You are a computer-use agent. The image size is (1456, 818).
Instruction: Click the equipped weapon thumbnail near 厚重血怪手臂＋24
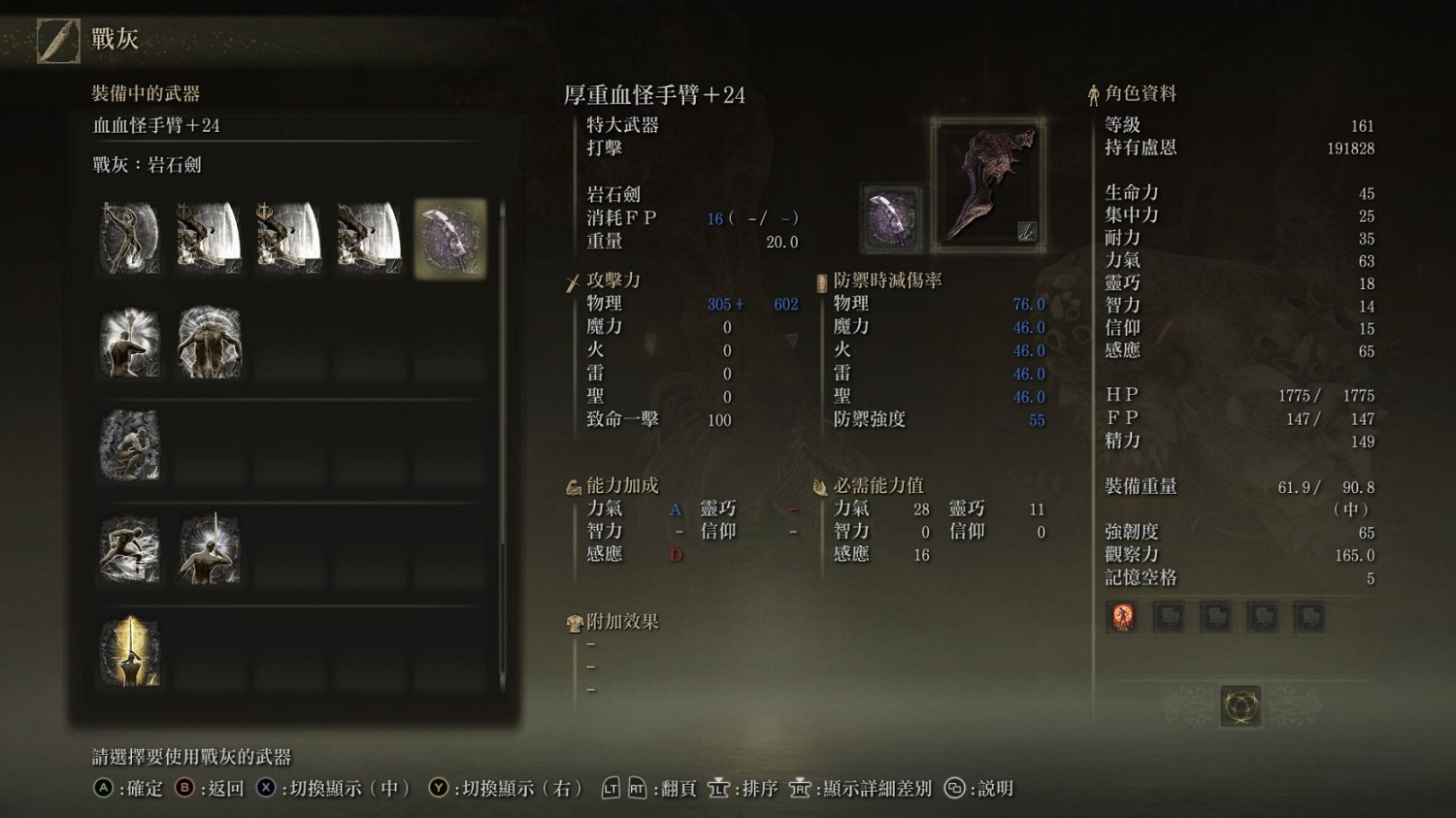click(x=988, y=182)
